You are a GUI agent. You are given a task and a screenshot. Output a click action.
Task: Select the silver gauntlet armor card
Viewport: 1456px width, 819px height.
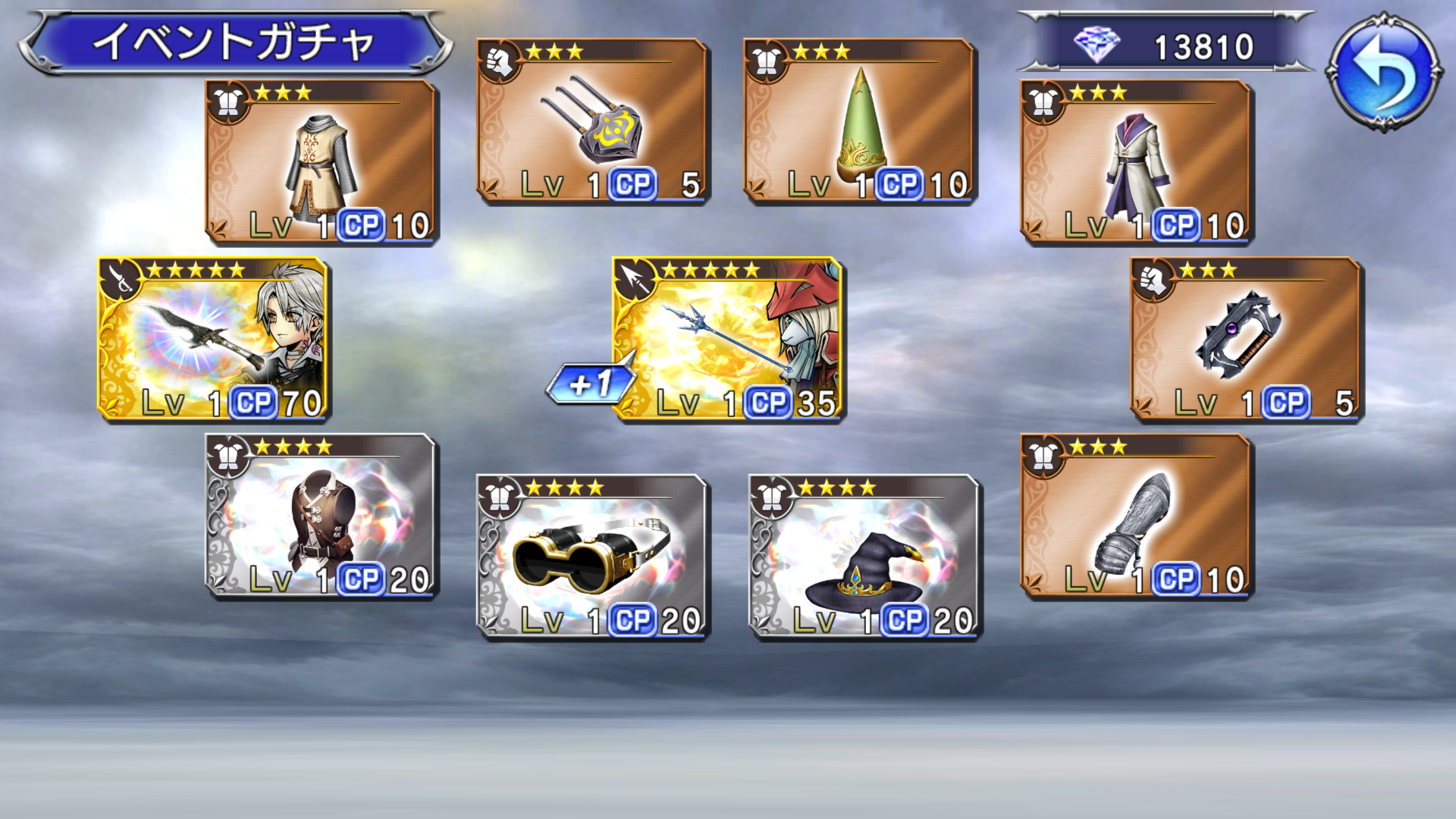1135,516
